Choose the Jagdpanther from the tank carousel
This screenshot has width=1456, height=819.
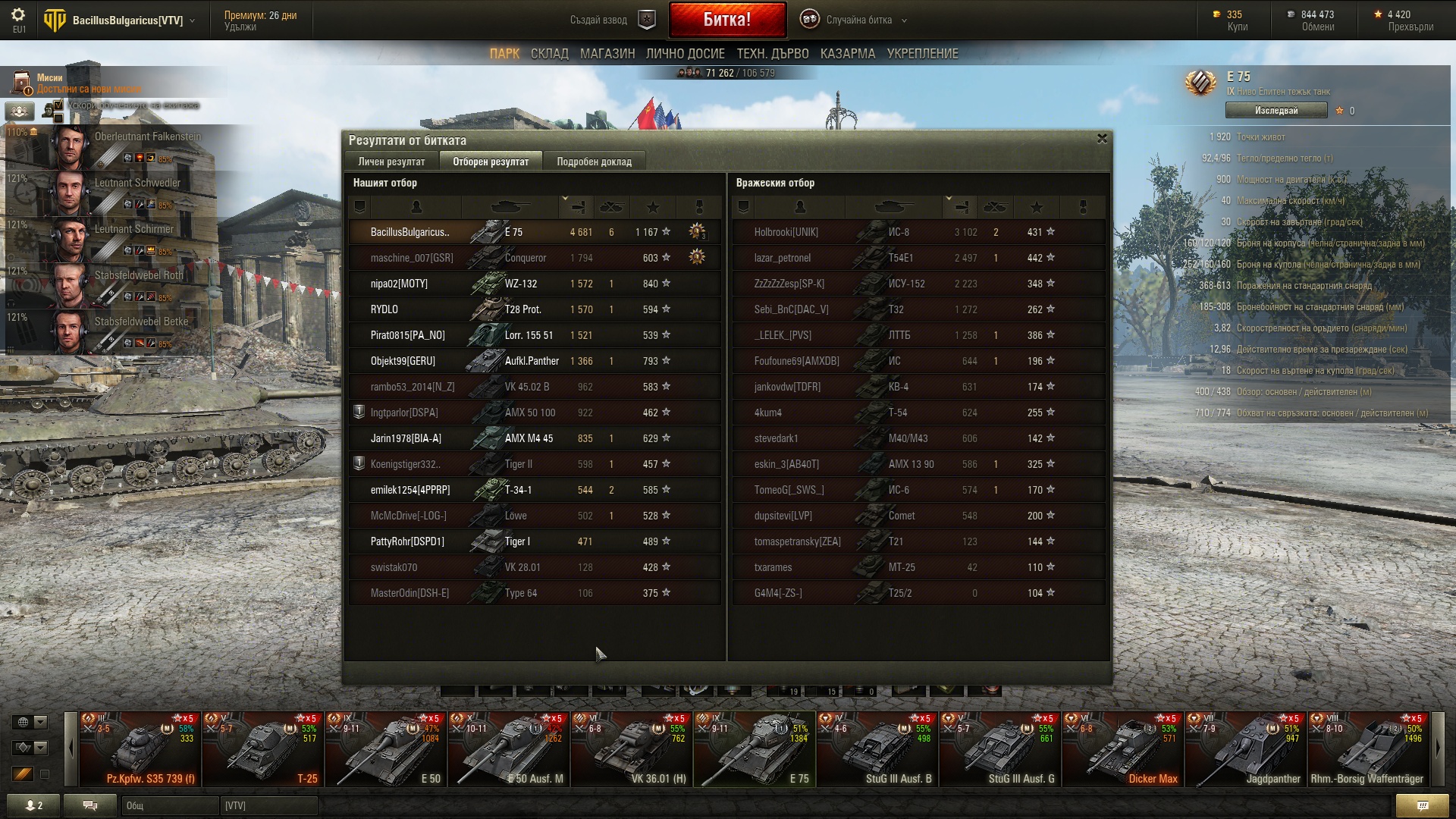click(x=1246, y=751)
